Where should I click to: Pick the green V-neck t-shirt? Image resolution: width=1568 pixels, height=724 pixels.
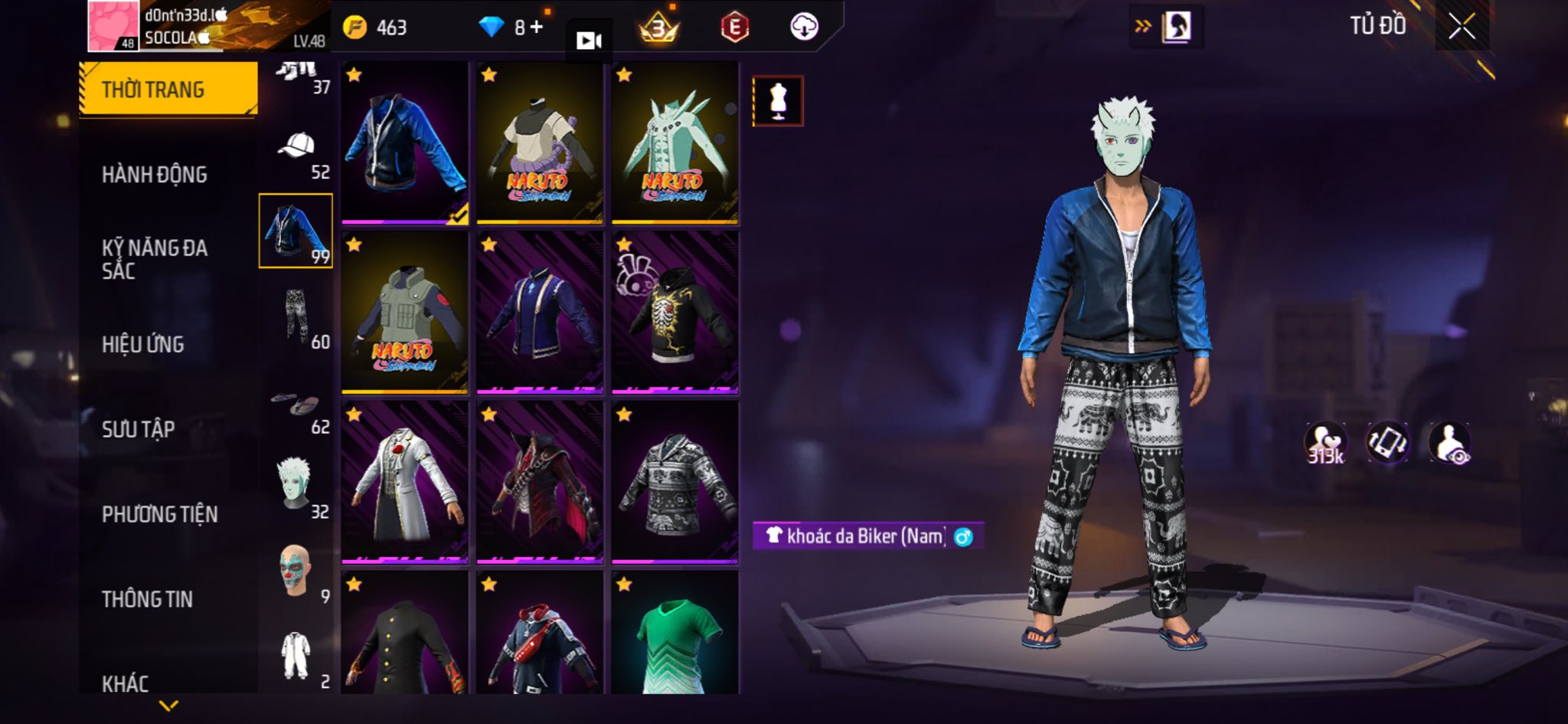coord(675,636)
